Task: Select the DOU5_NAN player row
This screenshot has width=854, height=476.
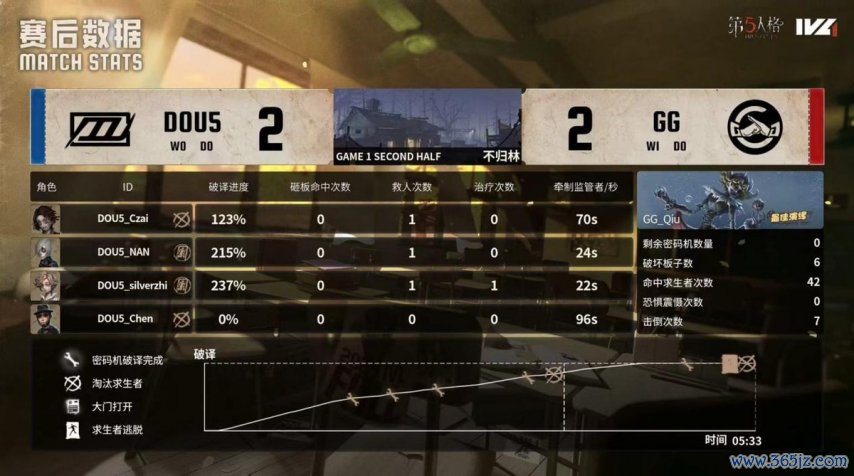Action: pos(125,252)
